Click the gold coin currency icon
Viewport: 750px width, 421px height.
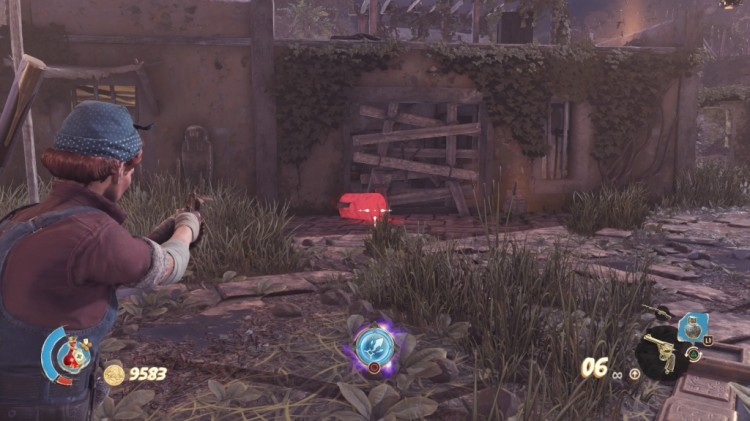click(x=113, y=375)
